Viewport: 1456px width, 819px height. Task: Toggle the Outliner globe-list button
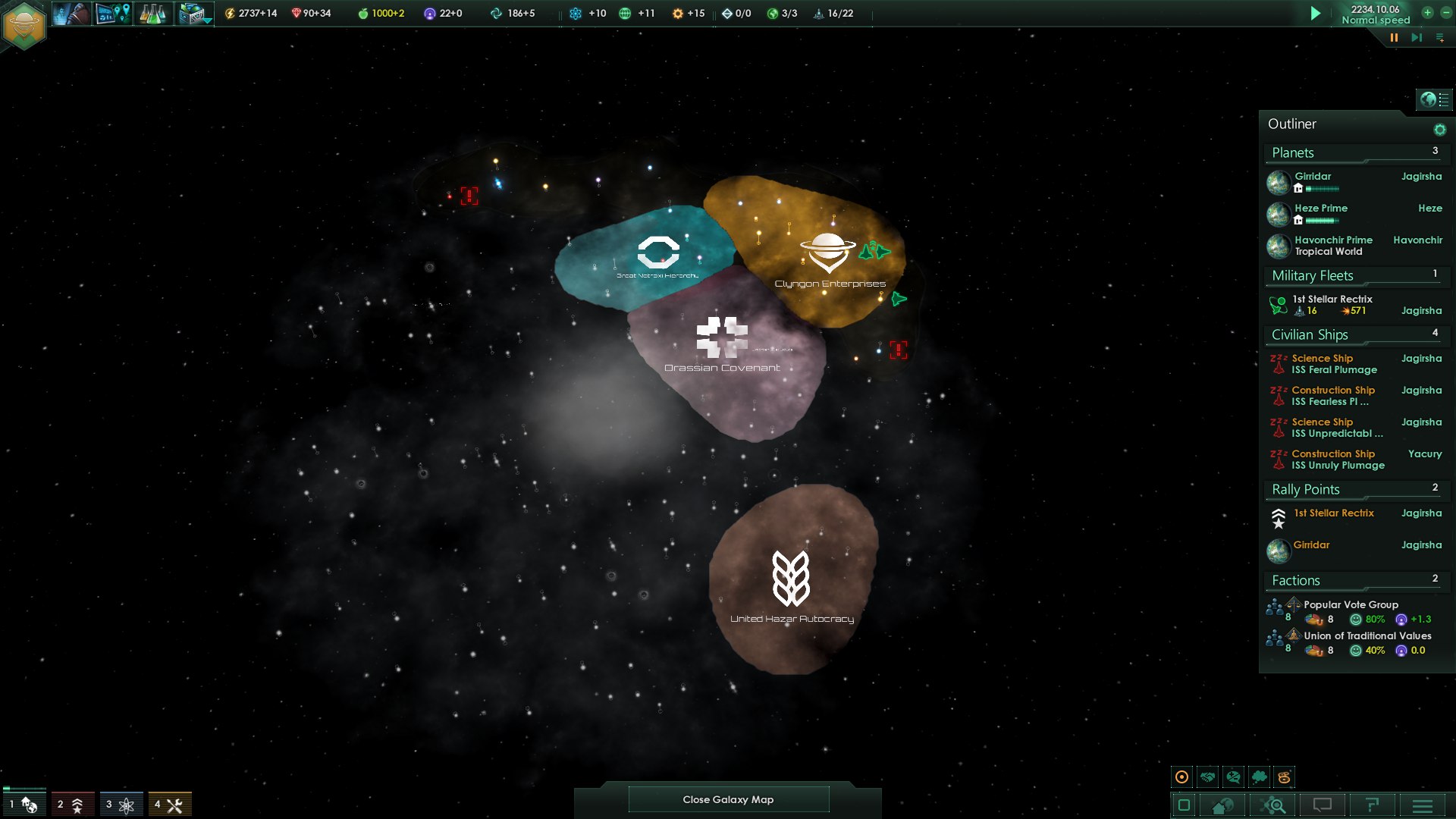1433,99
